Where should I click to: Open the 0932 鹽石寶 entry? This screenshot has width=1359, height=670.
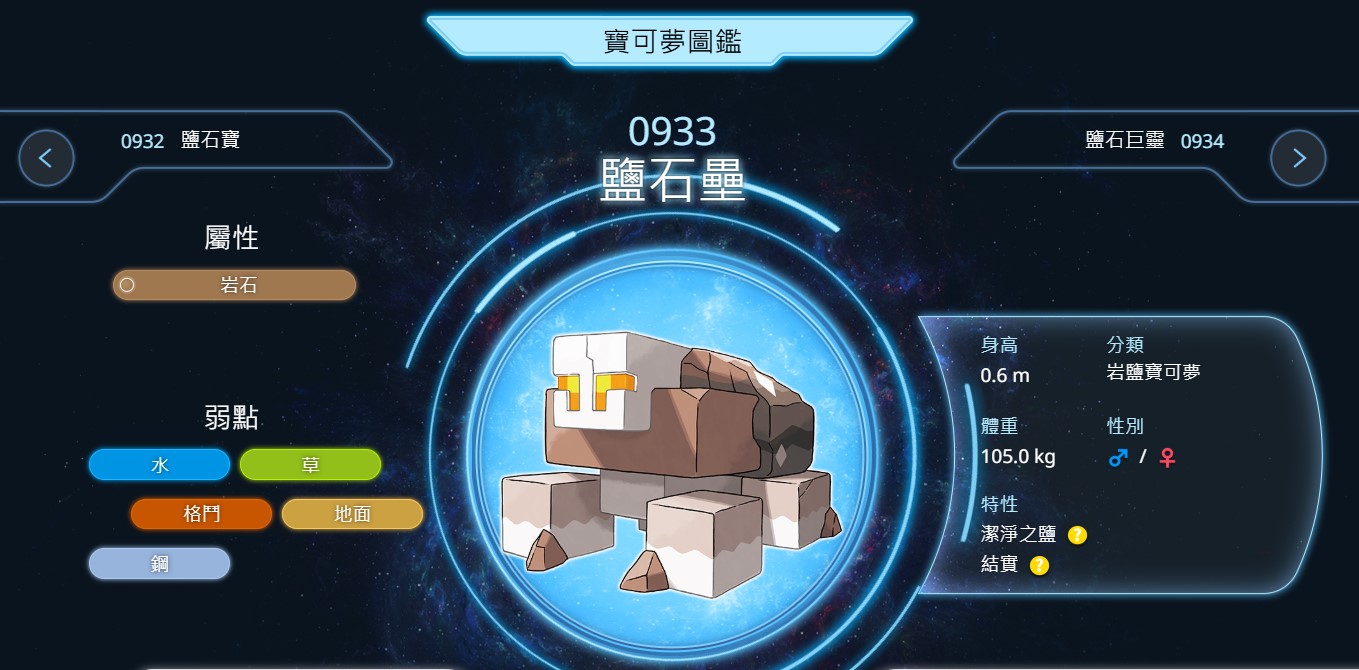click(x=180, y=141)
